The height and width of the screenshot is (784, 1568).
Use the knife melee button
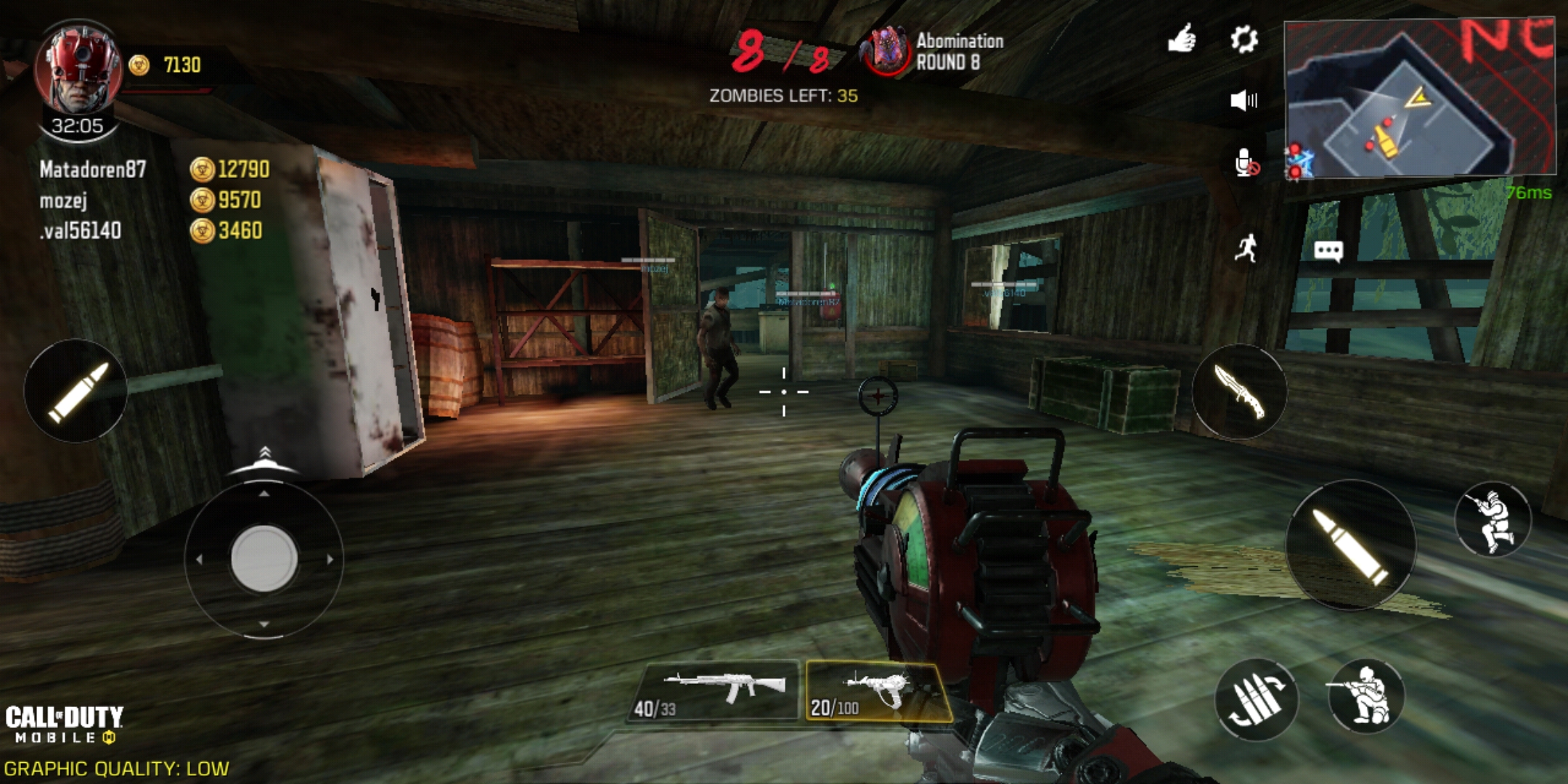1239,392
